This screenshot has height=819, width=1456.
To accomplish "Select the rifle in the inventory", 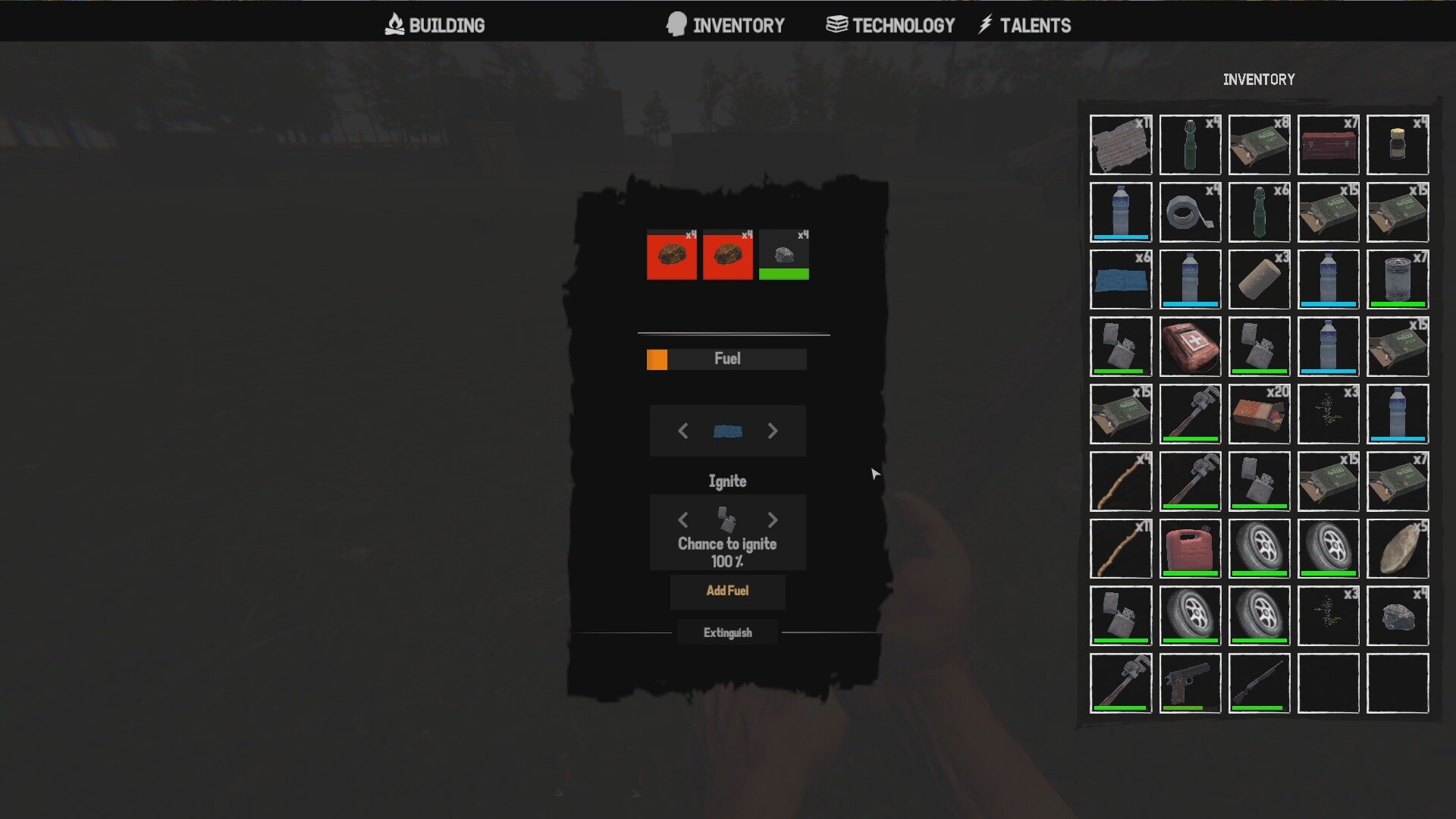I will tap(1259, 682).
